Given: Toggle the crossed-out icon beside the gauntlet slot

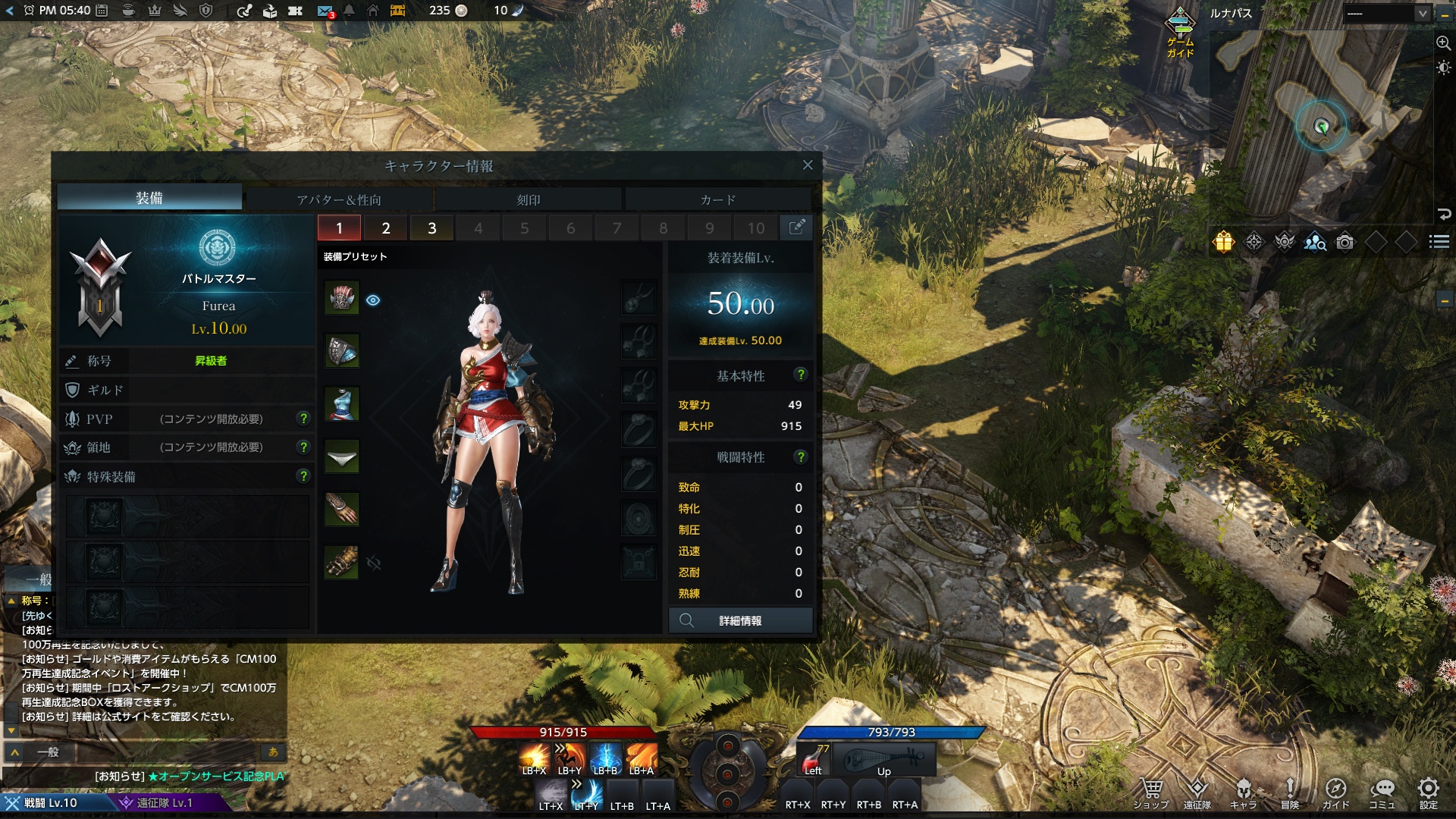Looking at the screenshot, I should [372, 561].
